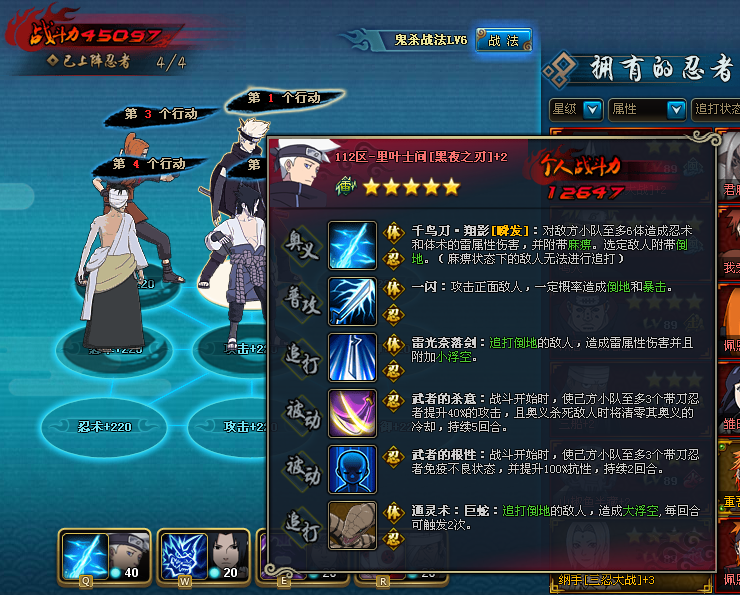Click the 通灵术·巨蛇 giant snake summon icon
This screenshot has width=740, height=595.
[x=352, y=525]
